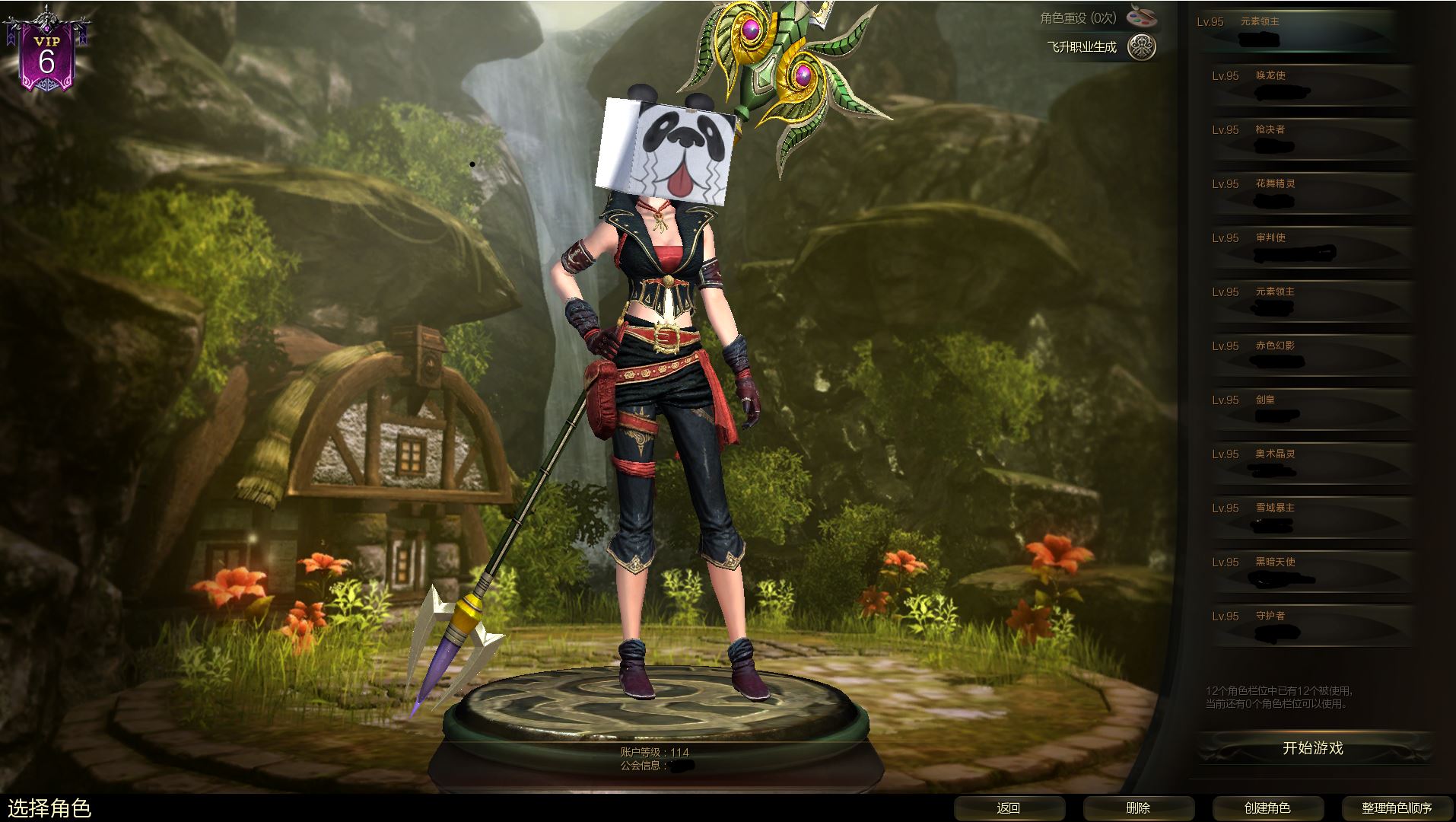Select the 奥术晶灵 character row
1456x822 pixels.
pyautogui.click(x=1310, y=464)
